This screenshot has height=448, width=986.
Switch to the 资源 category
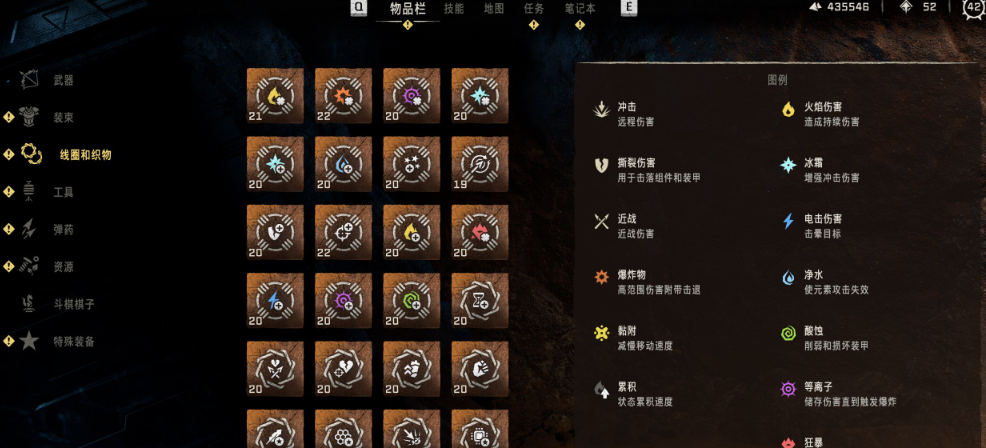[x=62, y=267]
